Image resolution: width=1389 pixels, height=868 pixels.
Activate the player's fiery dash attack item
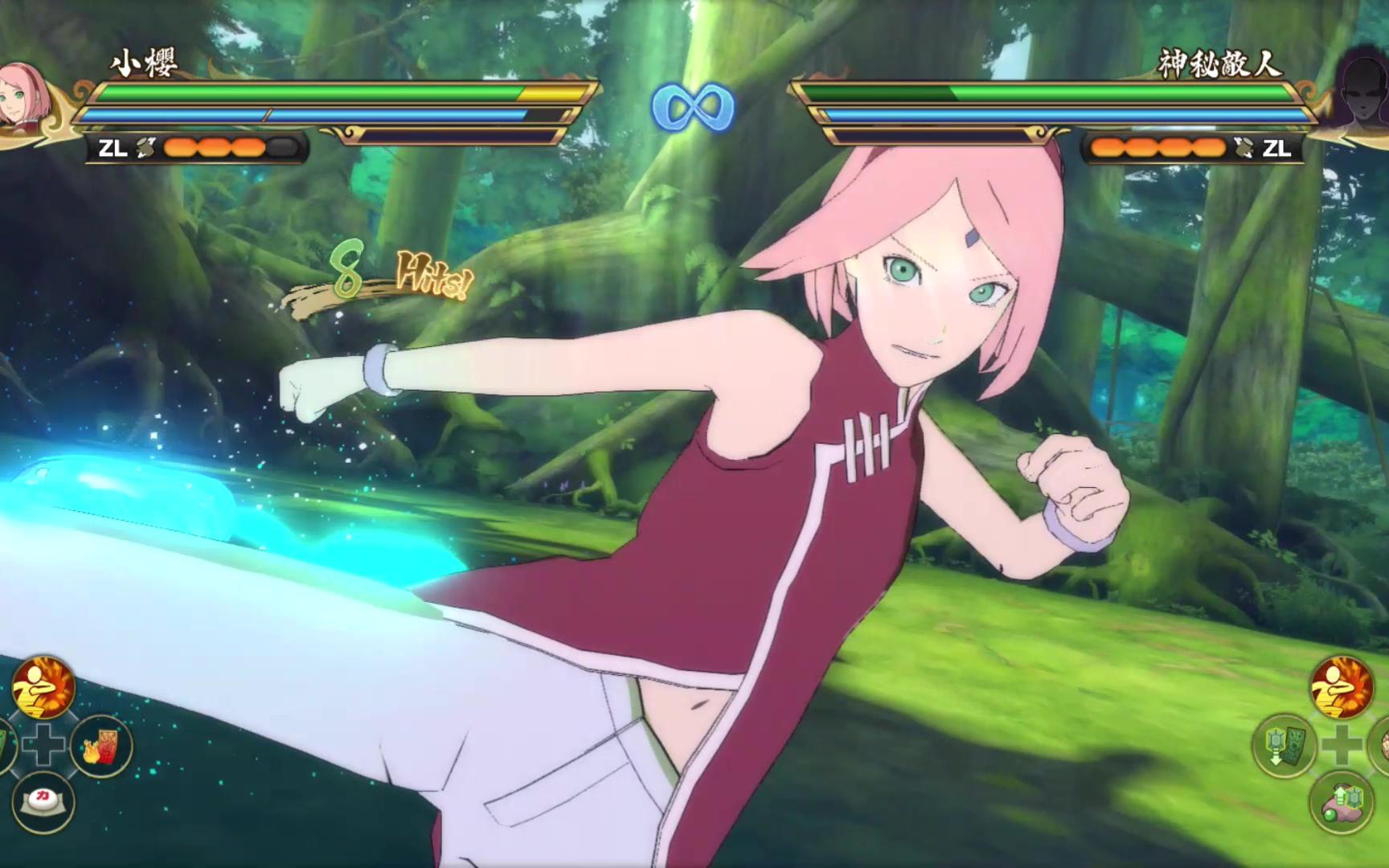(x=43, y=687)
